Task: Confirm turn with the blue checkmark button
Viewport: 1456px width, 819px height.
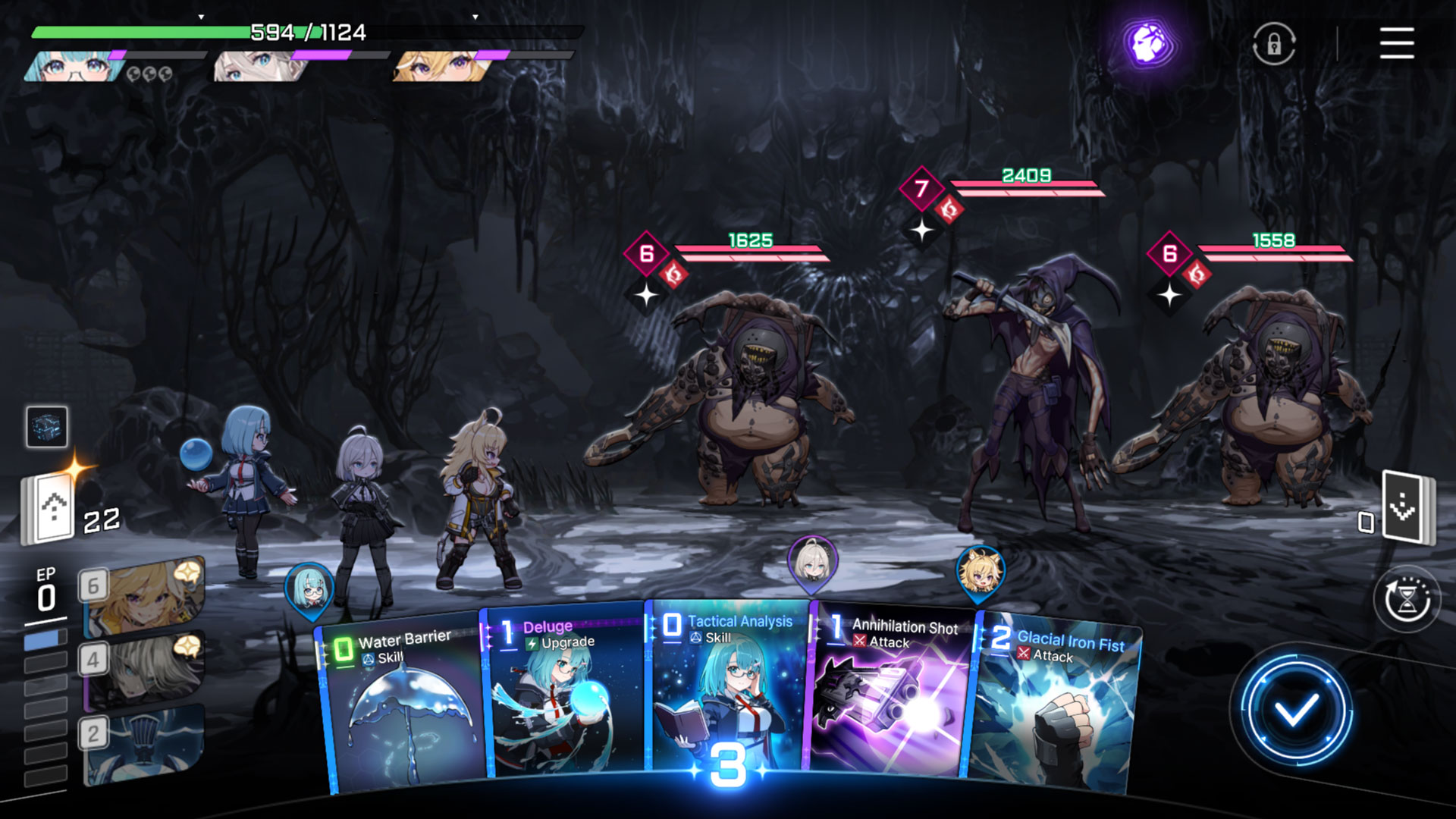Action: click(x=1295, y=711)
